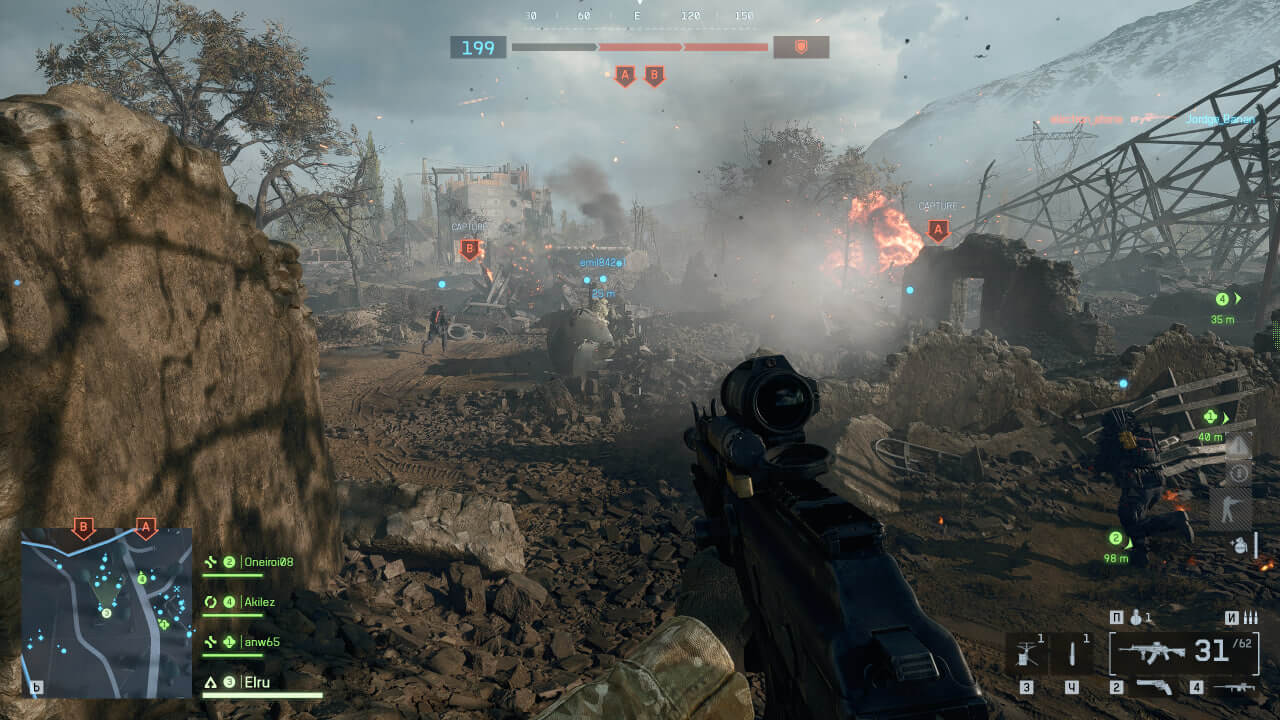Select squadmate Akilez in the squad list
The image size is (1280, 720).
point(258,602)
